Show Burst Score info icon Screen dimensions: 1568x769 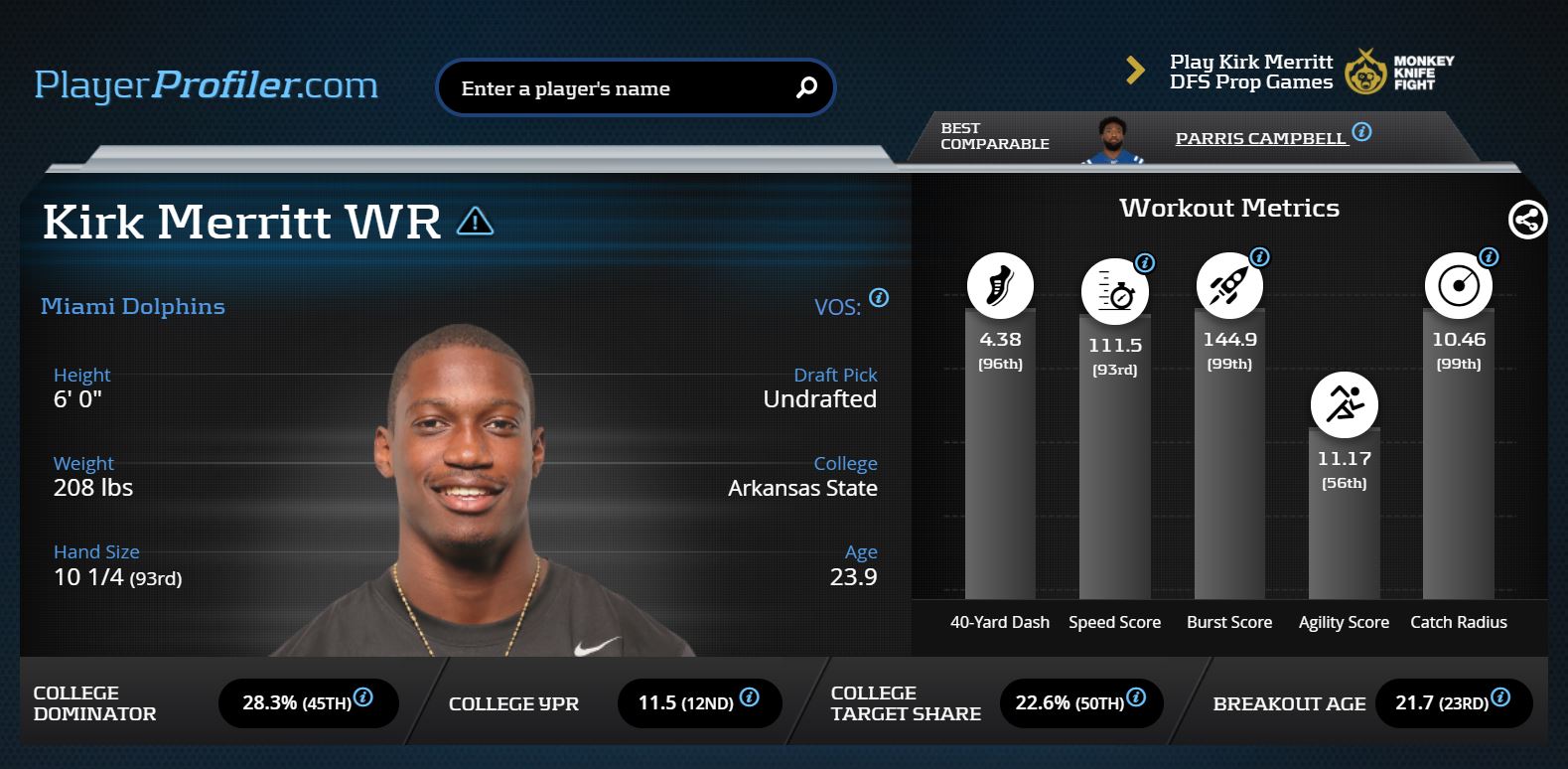[1259, 257]
